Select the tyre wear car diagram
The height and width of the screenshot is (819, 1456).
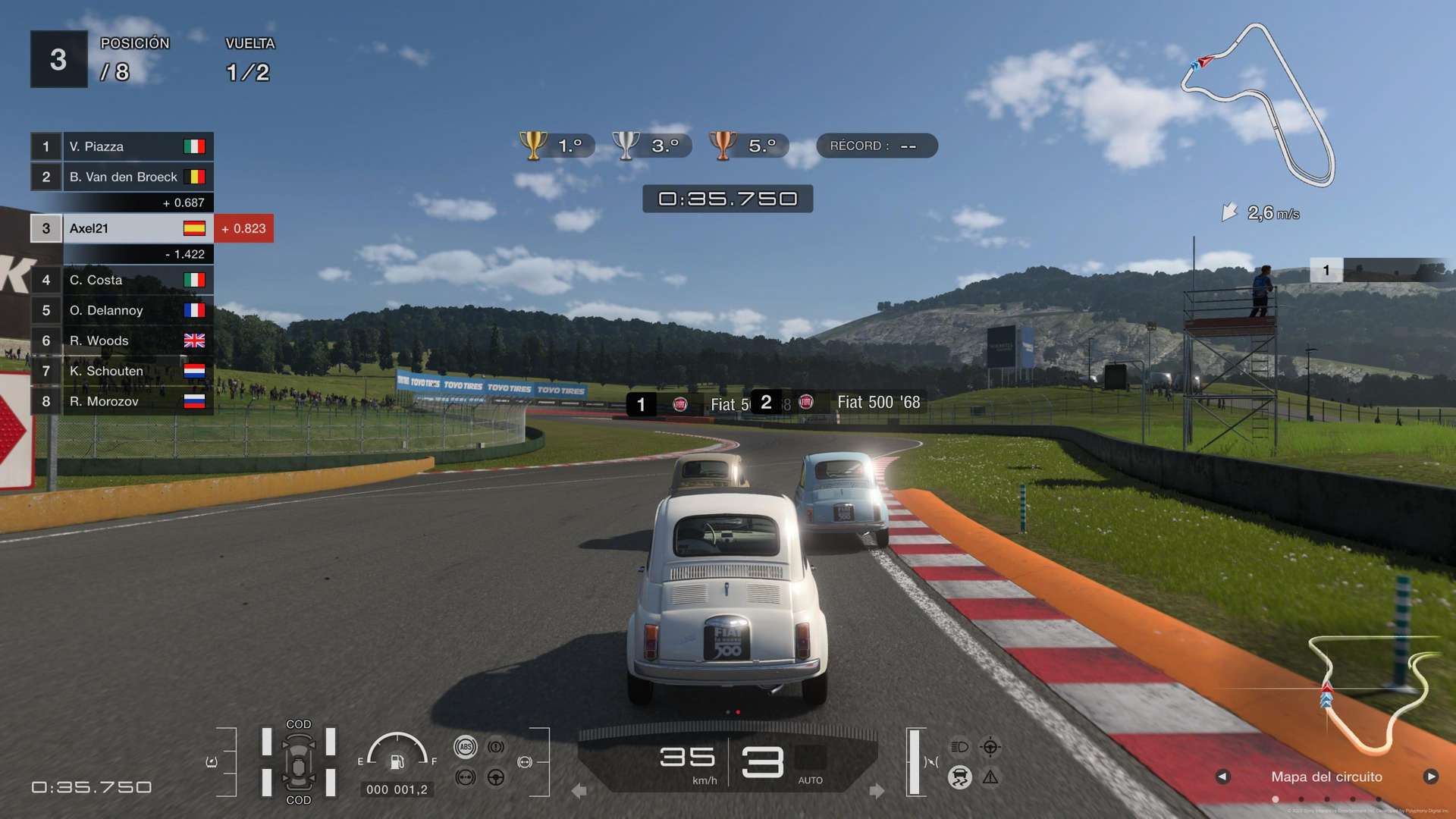pyautogui.click(x=299, y=762)
